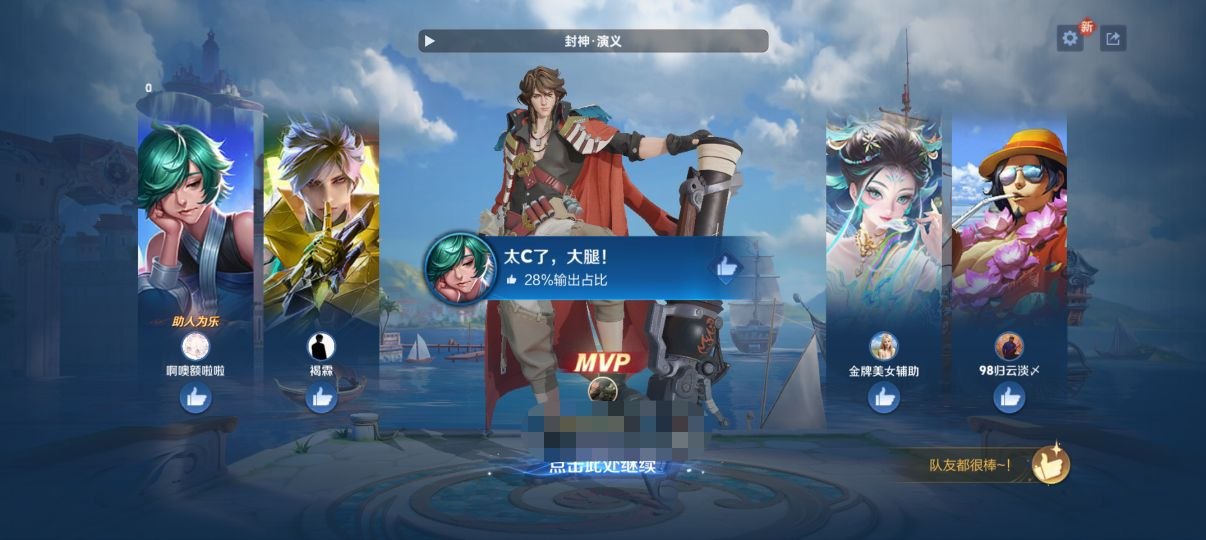
Task: Open the MVP player's avatar
Action: tap(601, 390)
